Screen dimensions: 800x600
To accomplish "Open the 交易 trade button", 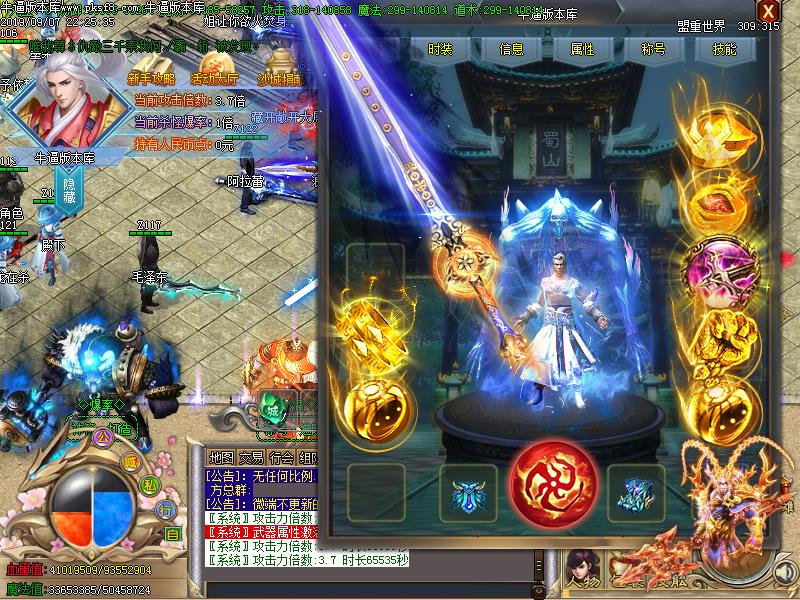I will coord(251,457).
